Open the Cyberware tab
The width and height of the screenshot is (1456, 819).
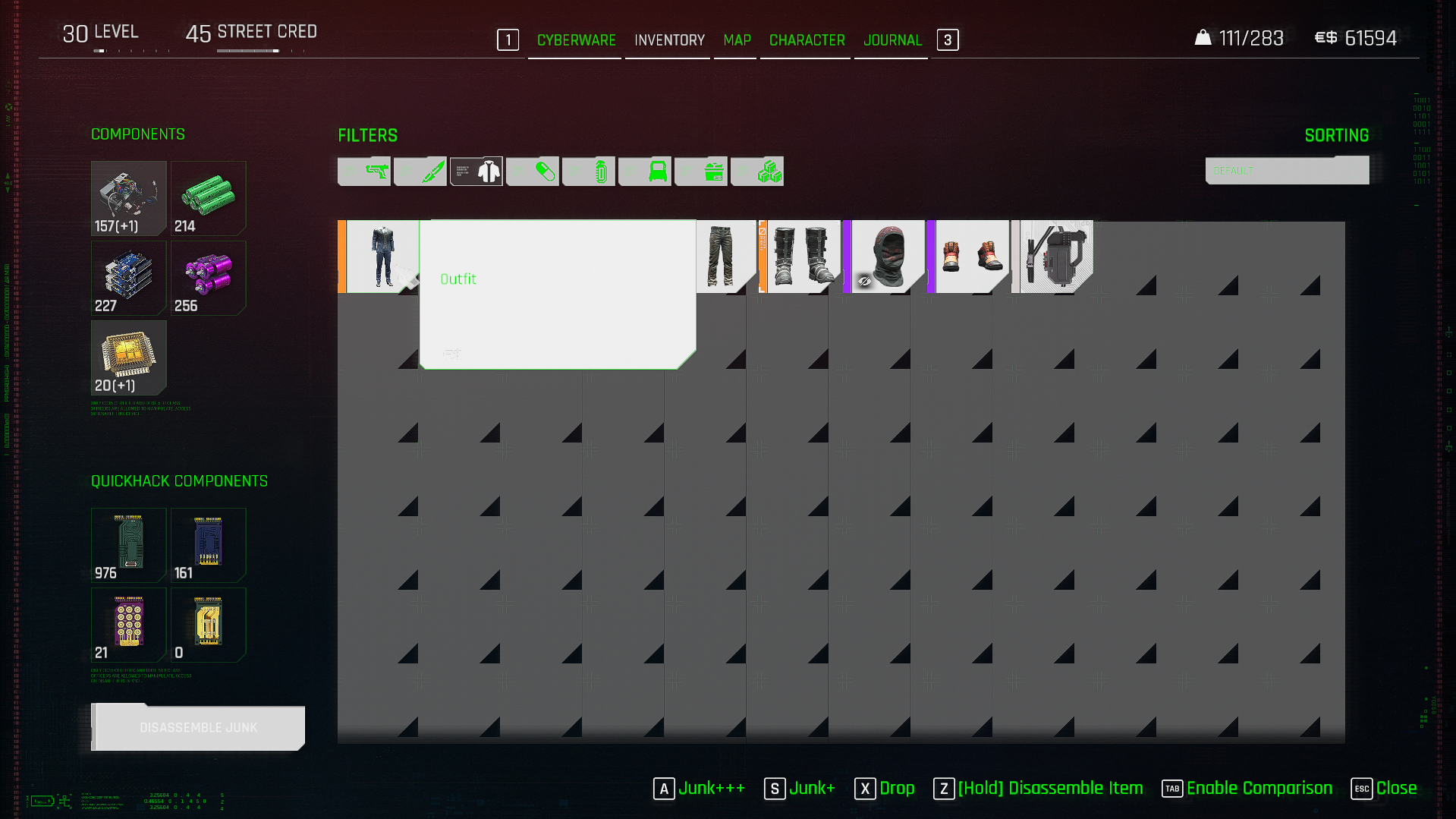point(576,40)
